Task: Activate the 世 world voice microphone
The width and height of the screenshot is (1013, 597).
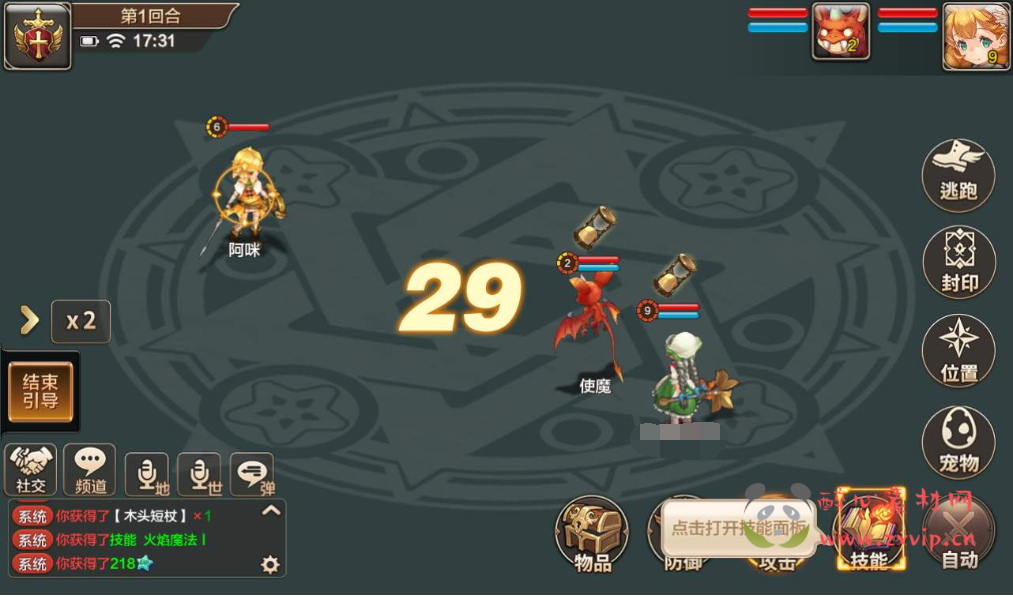Action: [199, 473]
